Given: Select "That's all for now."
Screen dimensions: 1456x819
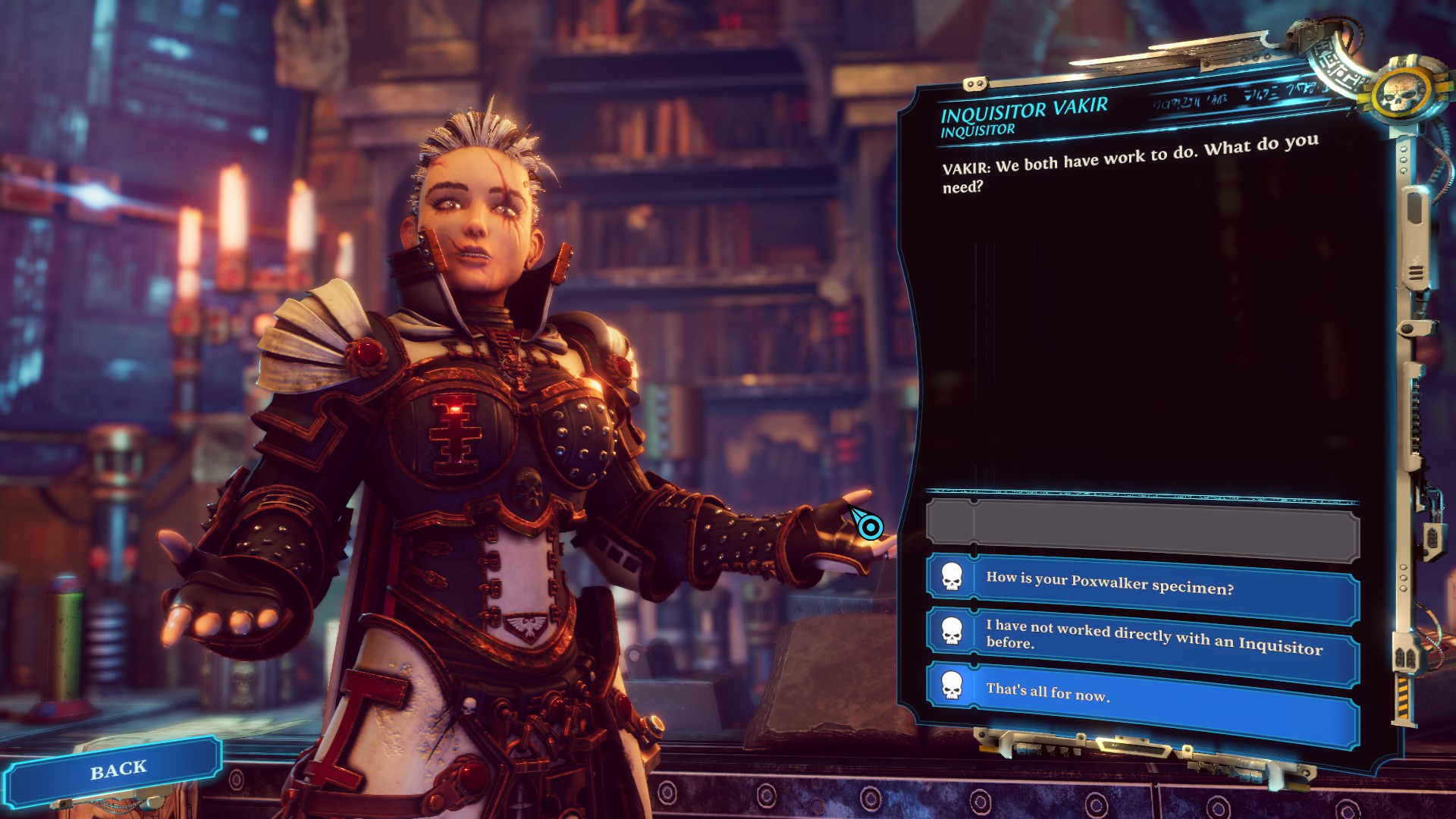Looking at the screenshot, I should [x=1141, y=693].
